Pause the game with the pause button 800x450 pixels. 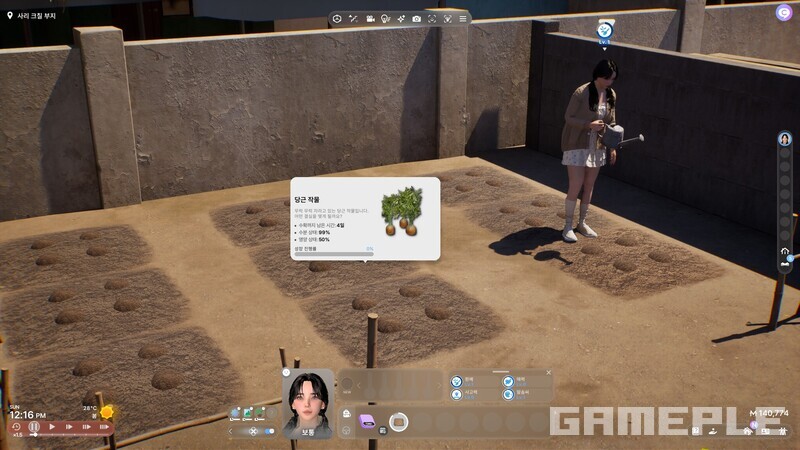click(x=34, y=427)
